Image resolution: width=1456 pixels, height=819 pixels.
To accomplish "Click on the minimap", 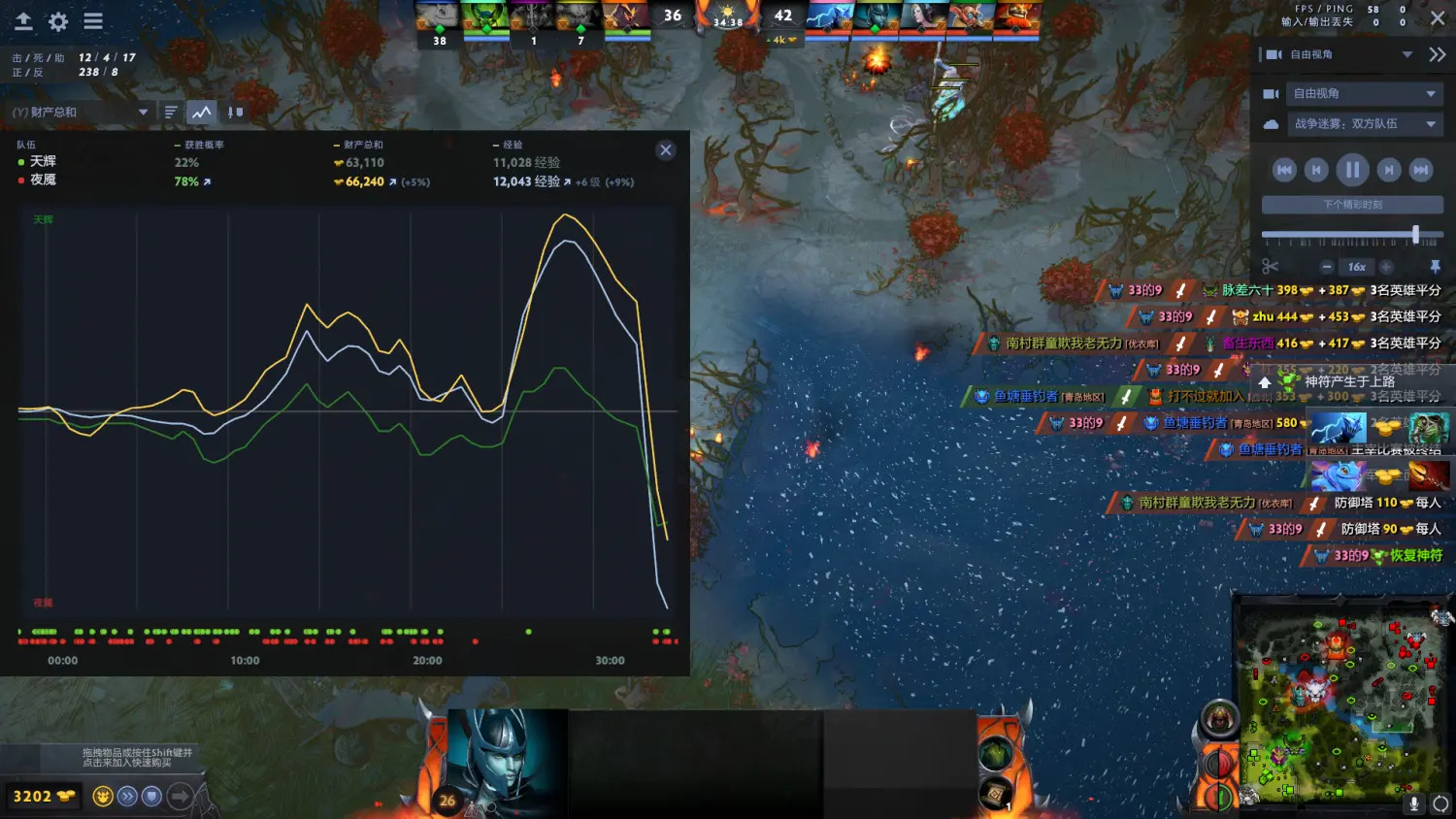I will [1340, 701].
